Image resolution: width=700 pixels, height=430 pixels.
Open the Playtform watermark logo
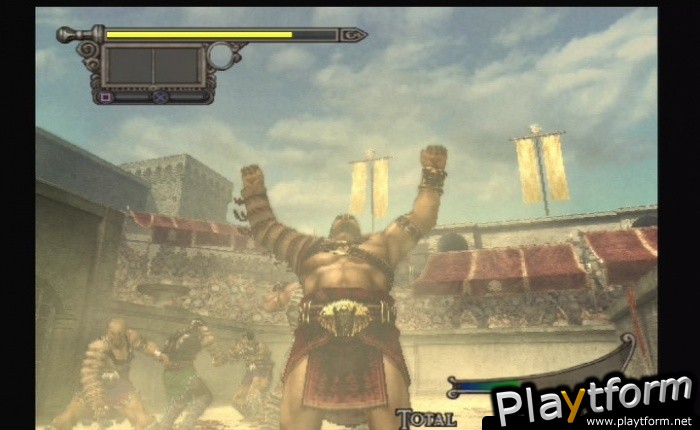coord(592,398)
